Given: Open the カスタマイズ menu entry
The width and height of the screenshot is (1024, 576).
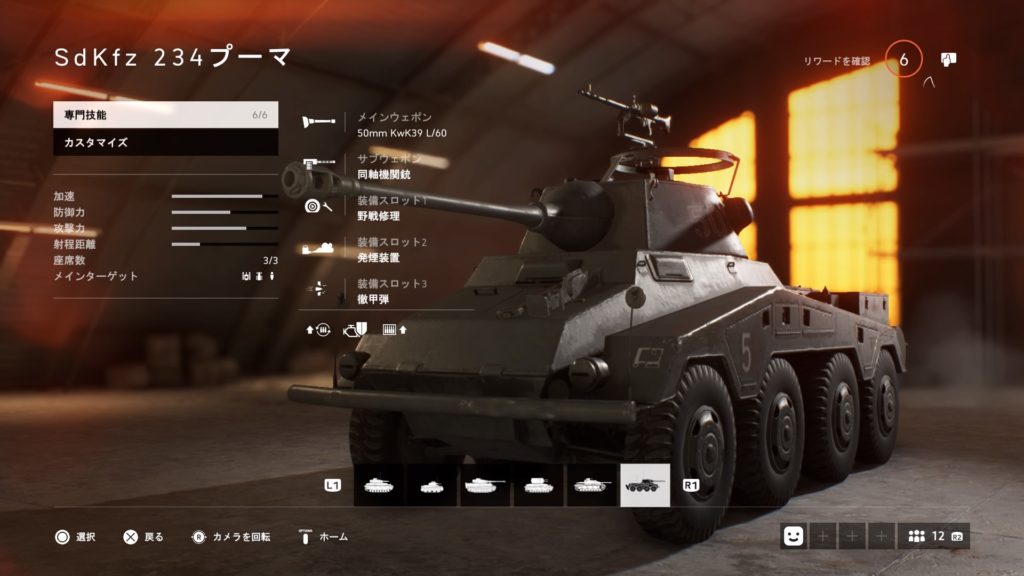Looking at the screenshot, I should point(165,142).
